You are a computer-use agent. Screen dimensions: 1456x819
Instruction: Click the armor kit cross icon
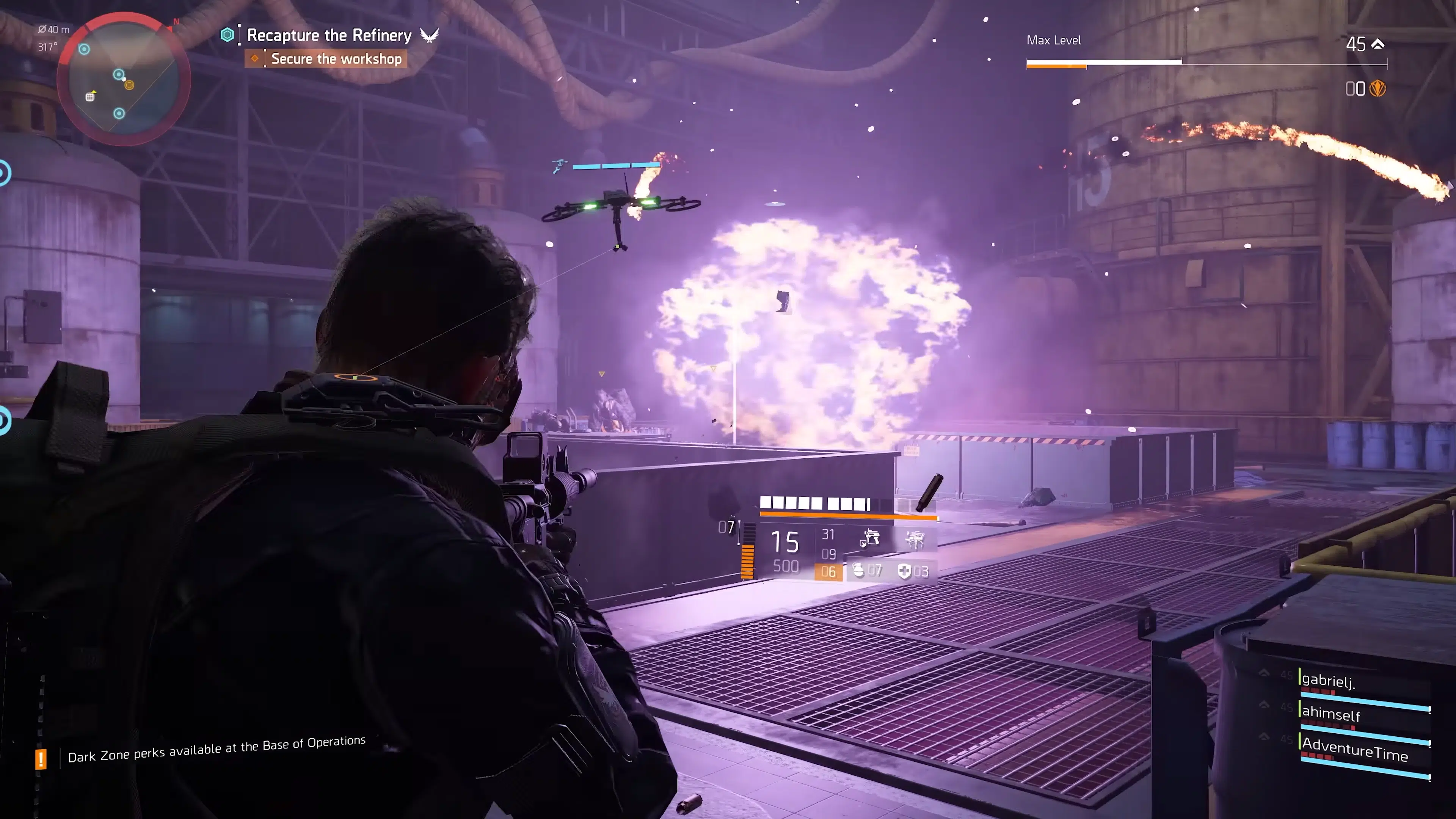click(x=905, y=571)
